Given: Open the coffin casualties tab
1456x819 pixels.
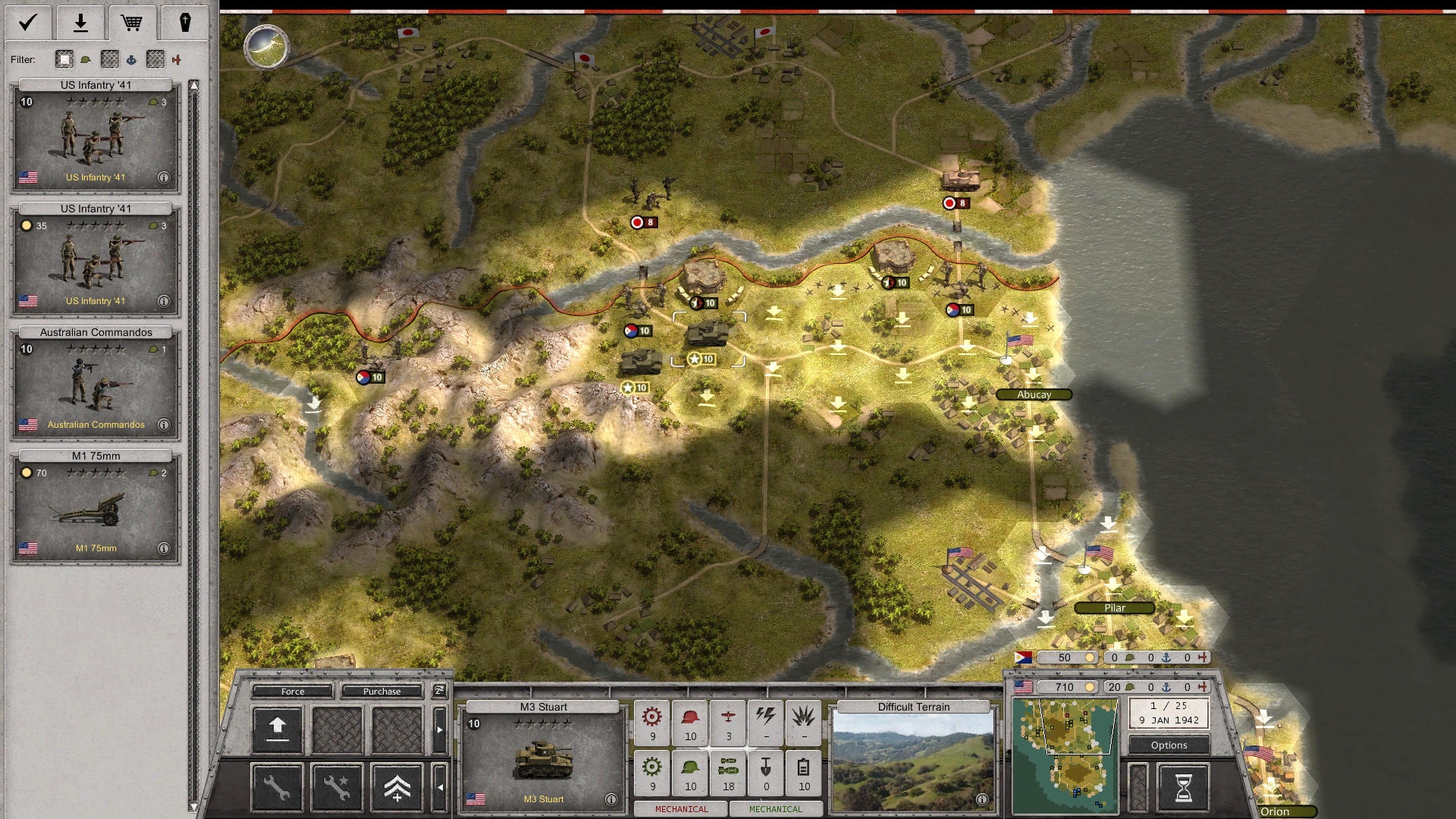Looking at the screenshot, I should [x=184, y=23].
